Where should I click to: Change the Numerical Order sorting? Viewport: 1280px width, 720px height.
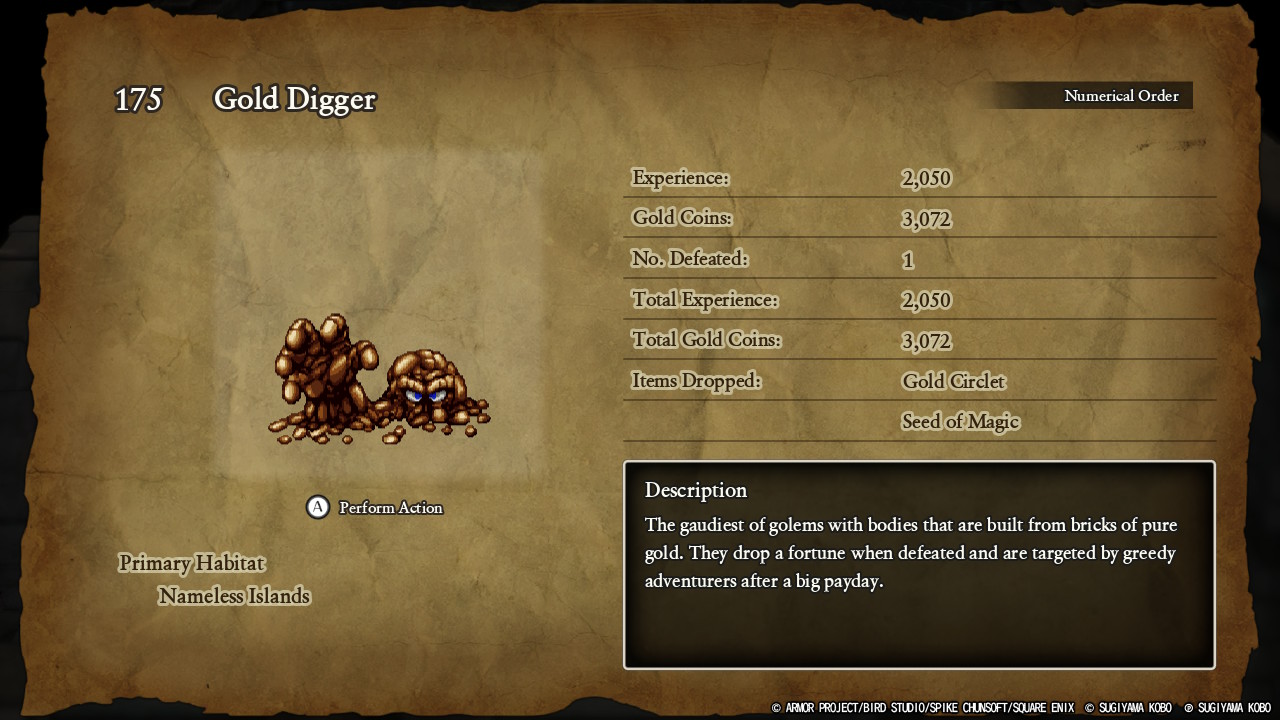click(x=1120, y=96)
